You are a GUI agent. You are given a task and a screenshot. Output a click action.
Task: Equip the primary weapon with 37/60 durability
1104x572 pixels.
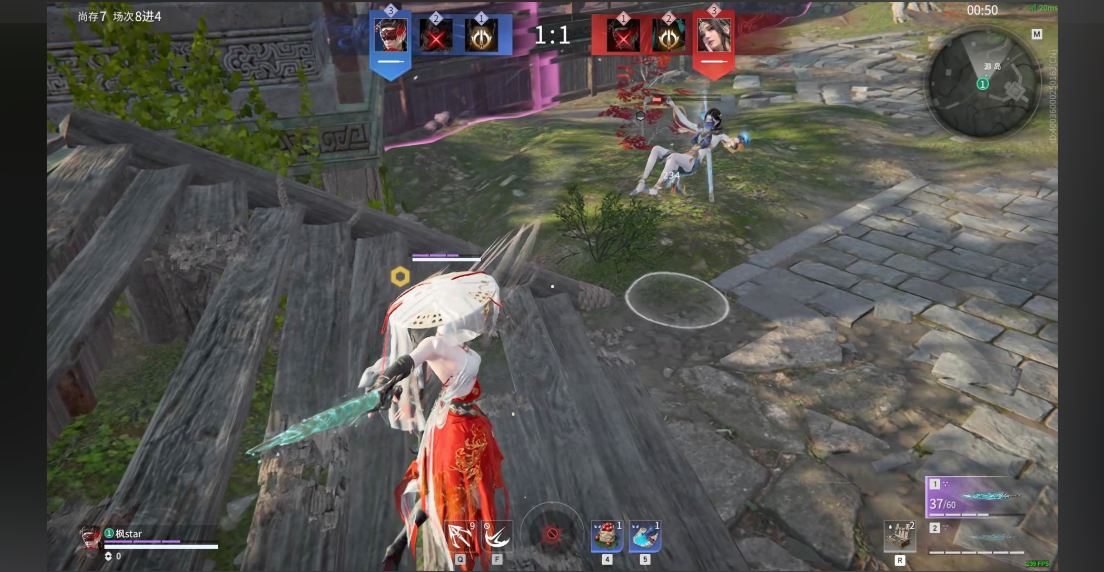975,497
